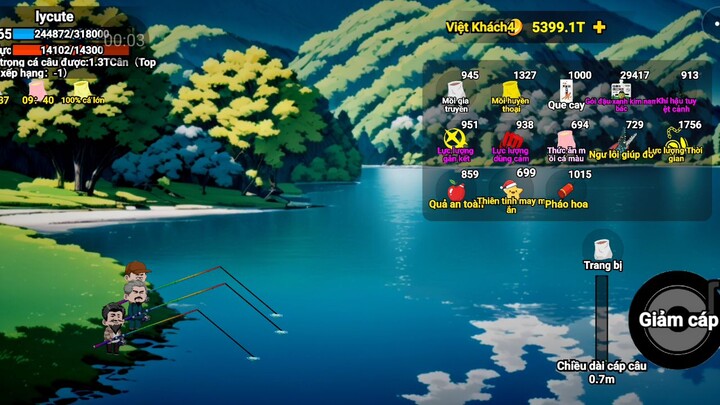Screen dimensions: 720x405
Task: Use the Quả an toàn apple
Action: (456, 191)
